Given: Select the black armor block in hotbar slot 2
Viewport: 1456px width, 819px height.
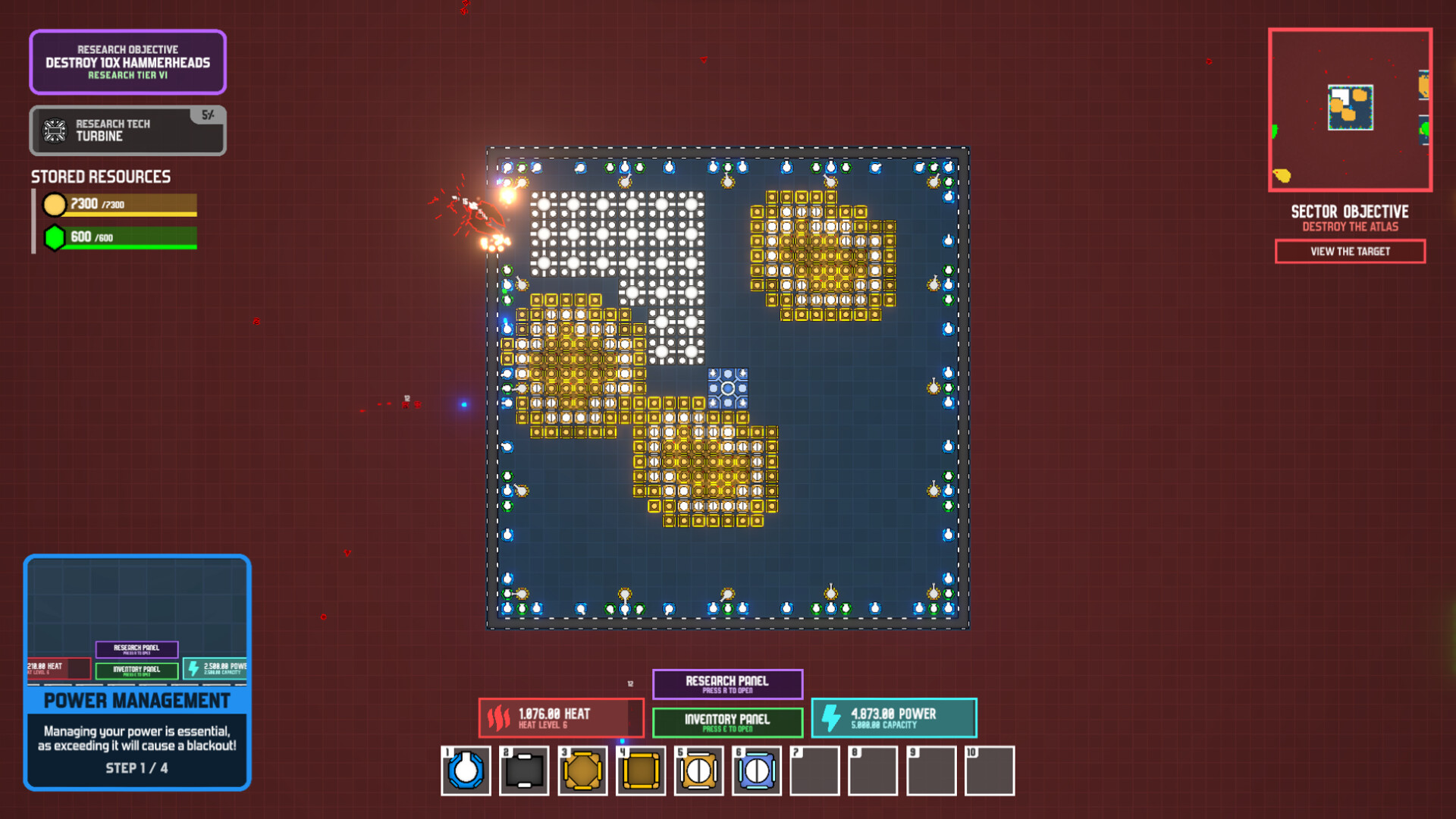Looking at the screenshot, I should point(524,770).
